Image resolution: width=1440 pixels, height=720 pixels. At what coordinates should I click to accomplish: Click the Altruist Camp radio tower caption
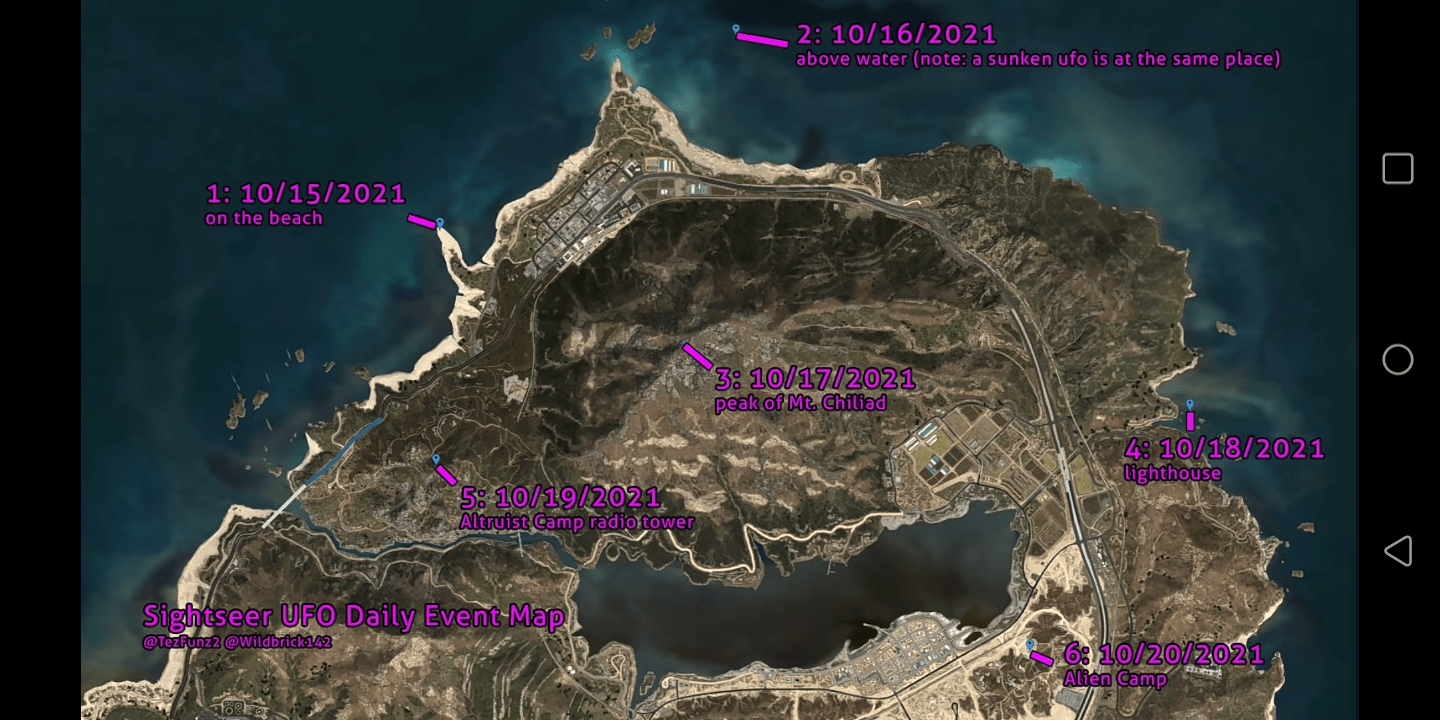[x=578, y=522]
